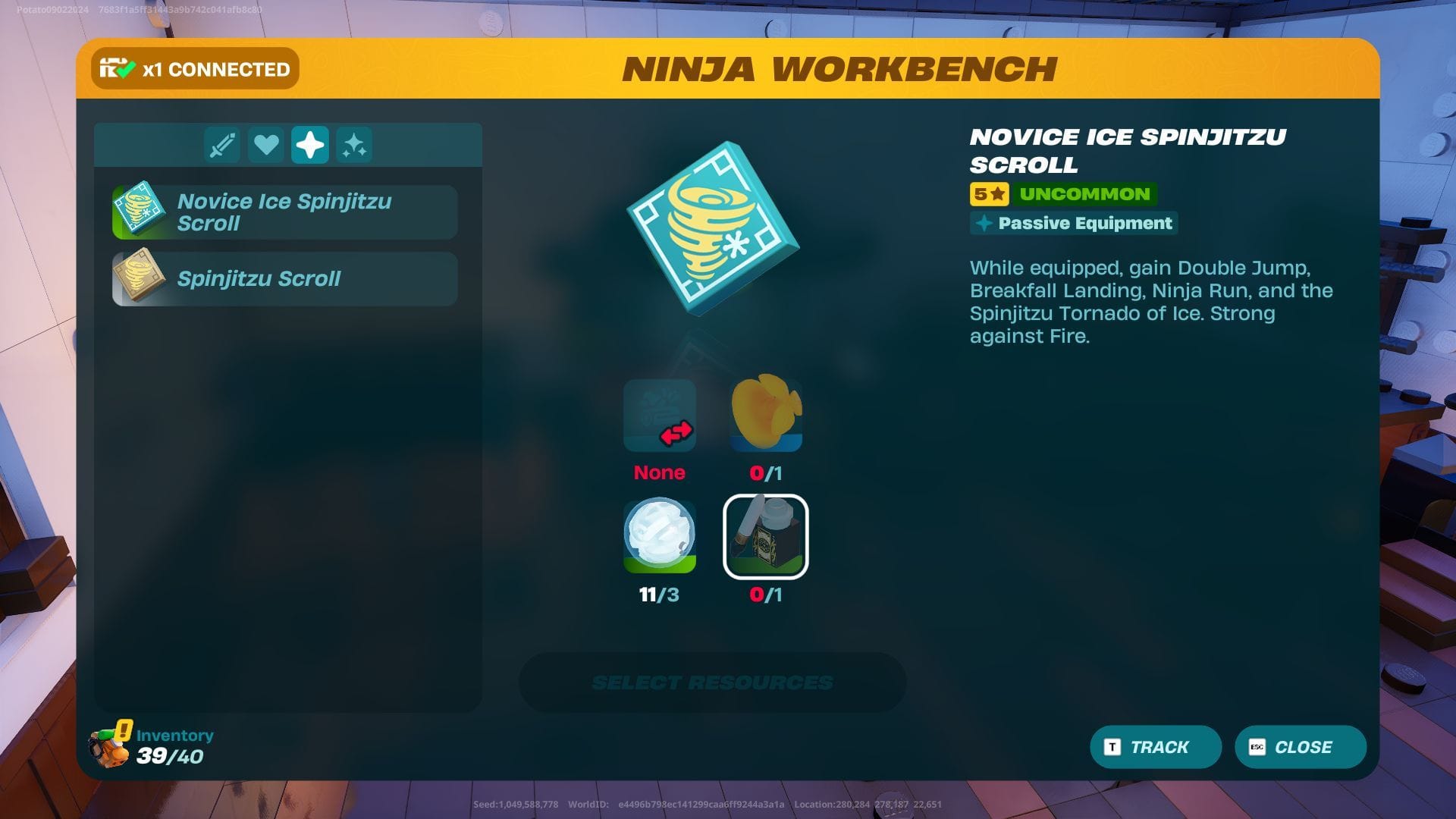The image size is (1456, 819).
Task: Click the x1 Connected chest indicator
Action: (195, 69)
